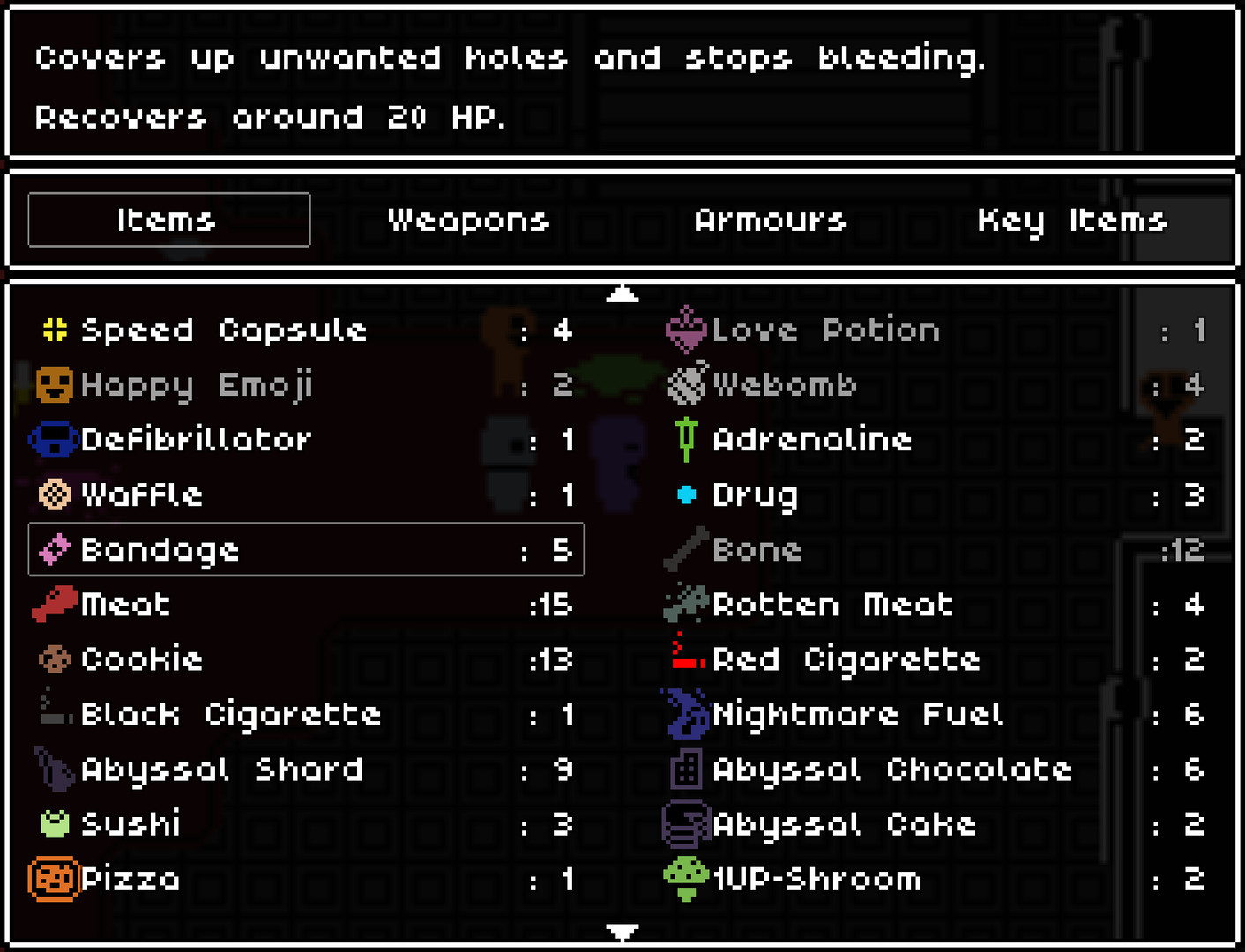Viewport: 1245px width, 952px height.
Task: Switch to the Weapons tab
Action: point(468,220)
